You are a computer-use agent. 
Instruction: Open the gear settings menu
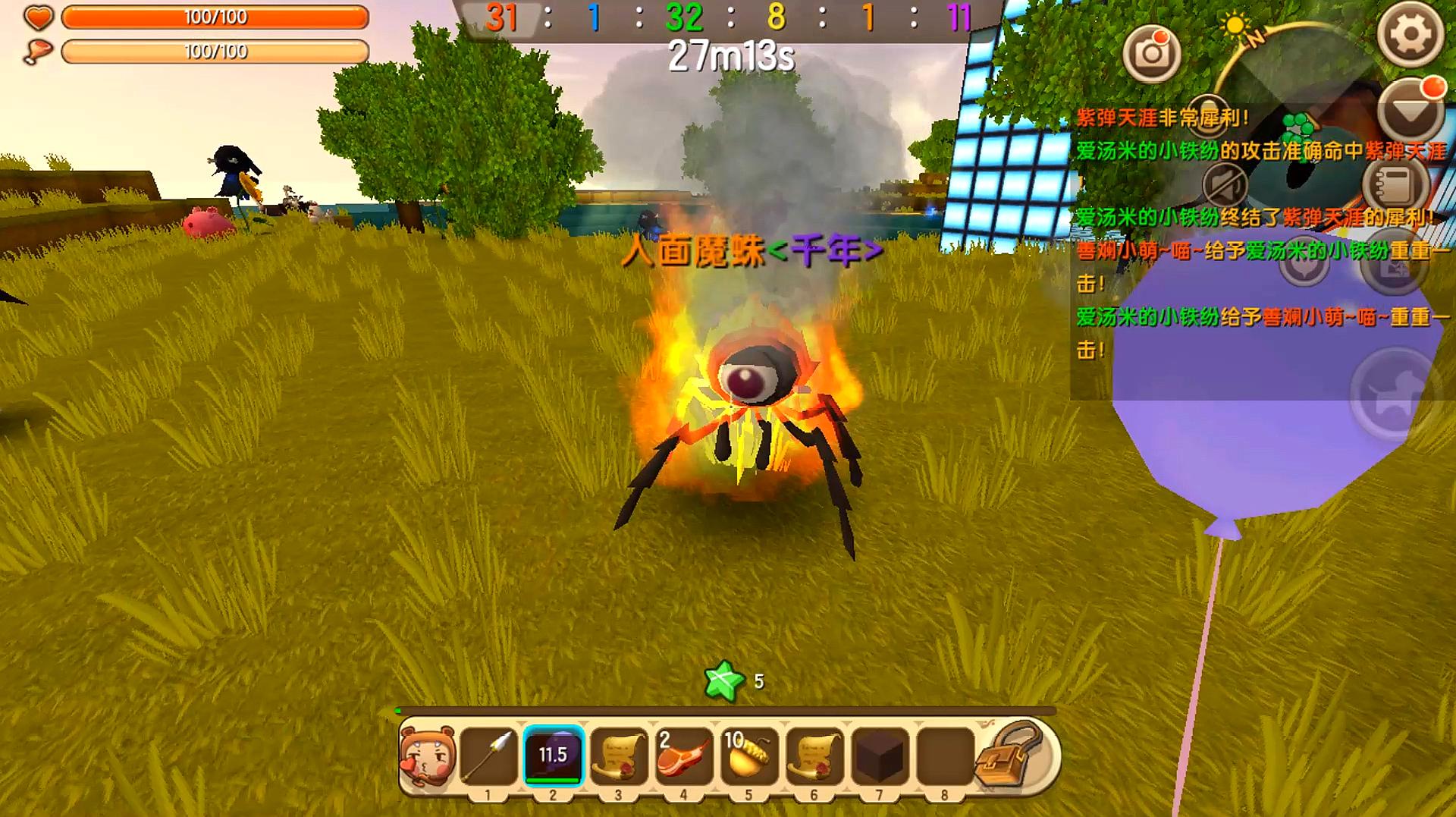click(1410, 34)
